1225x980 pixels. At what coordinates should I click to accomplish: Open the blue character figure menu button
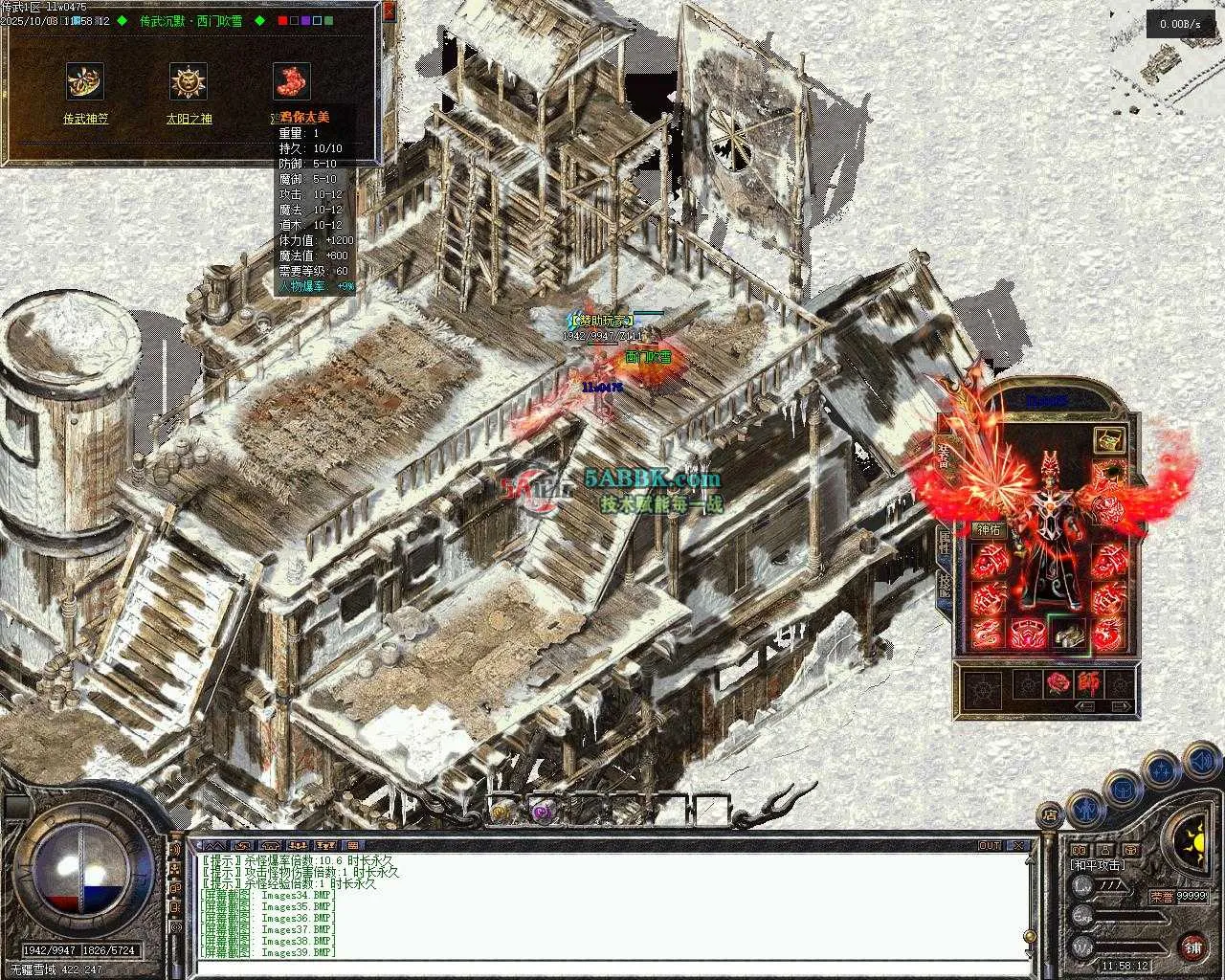coord(1087,810)
